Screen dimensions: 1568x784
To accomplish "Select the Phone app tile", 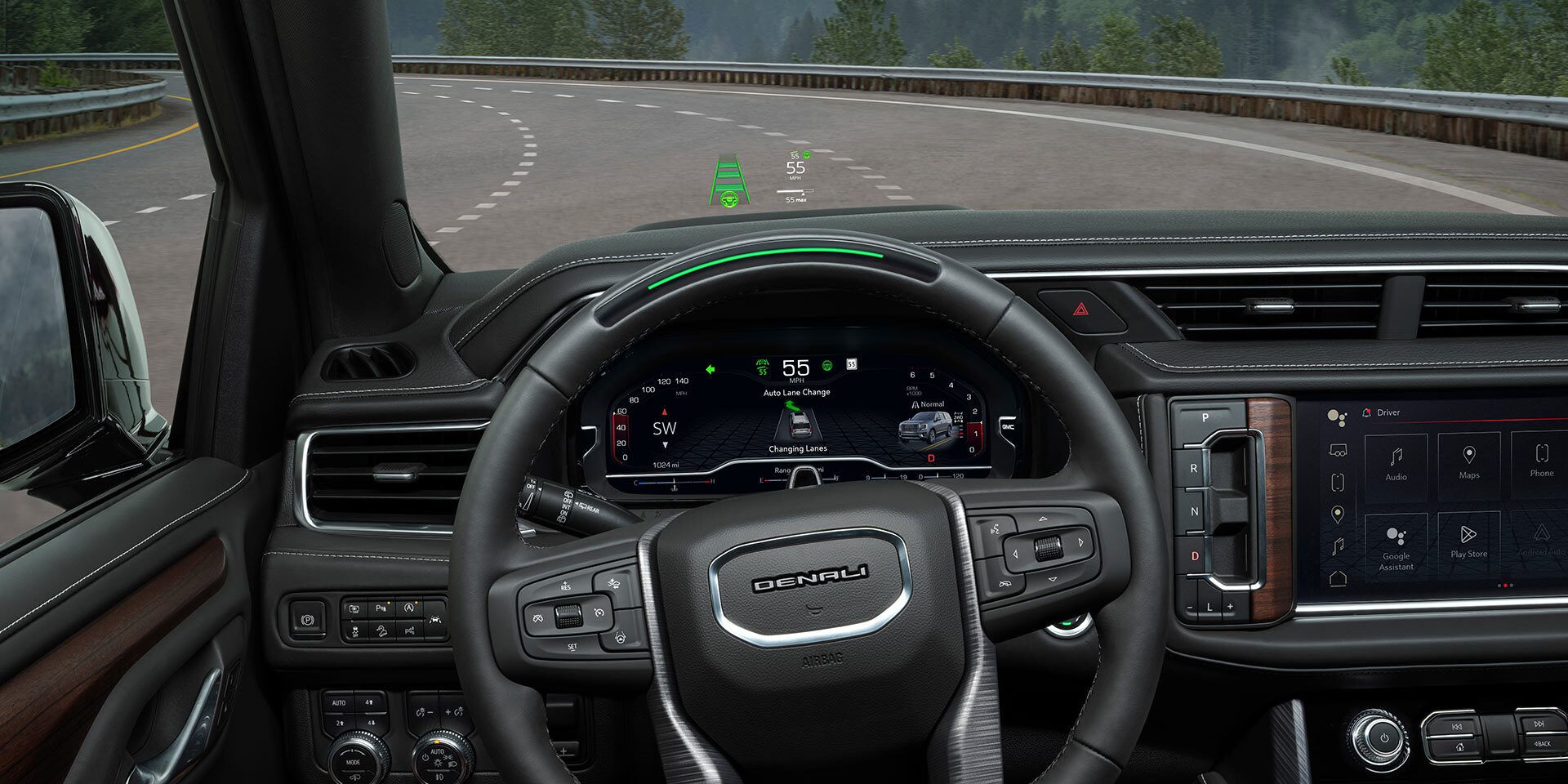I will point(1541,462).
